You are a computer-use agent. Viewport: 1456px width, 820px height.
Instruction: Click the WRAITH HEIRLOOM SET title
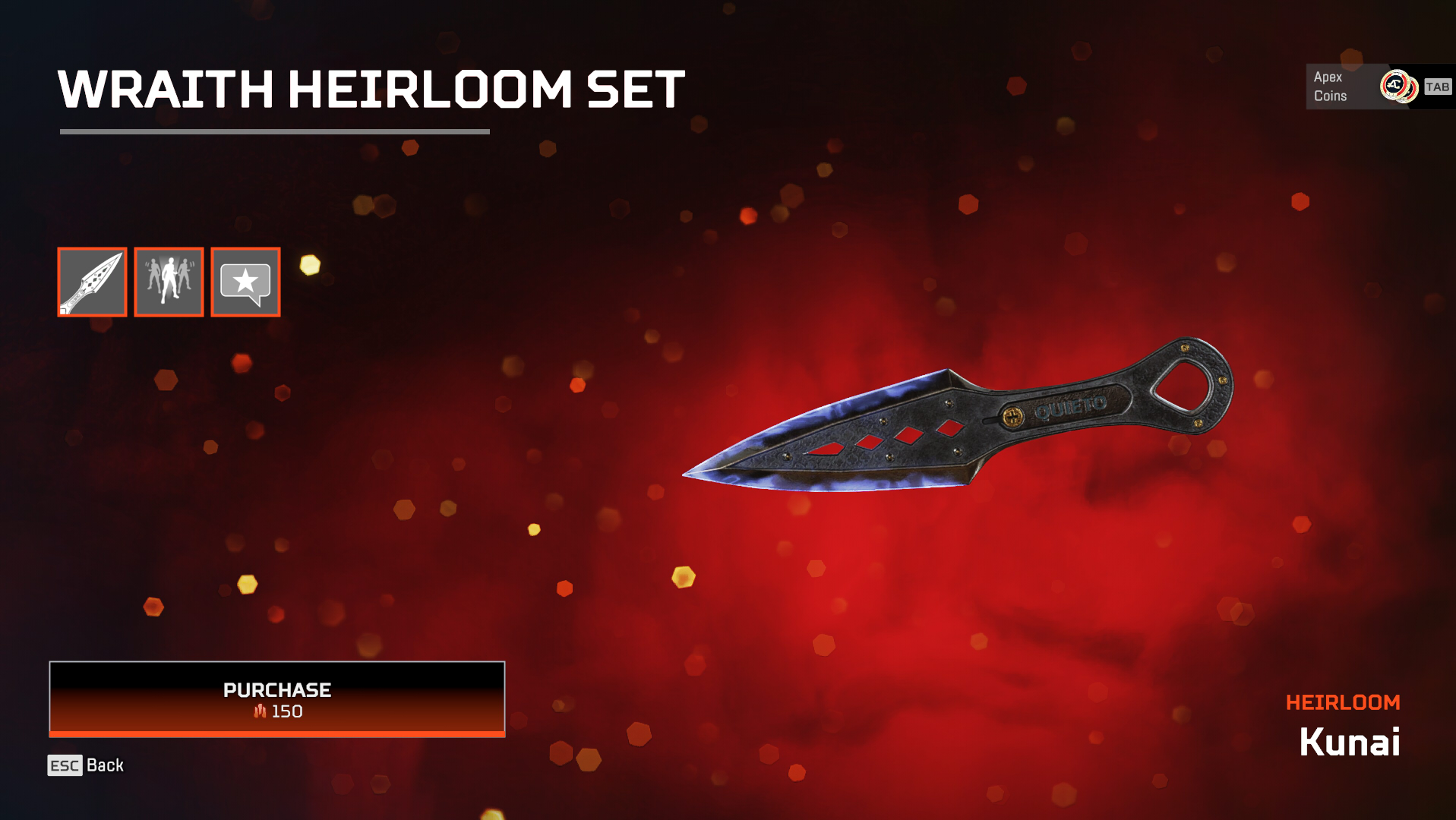[x=371, y=88]
